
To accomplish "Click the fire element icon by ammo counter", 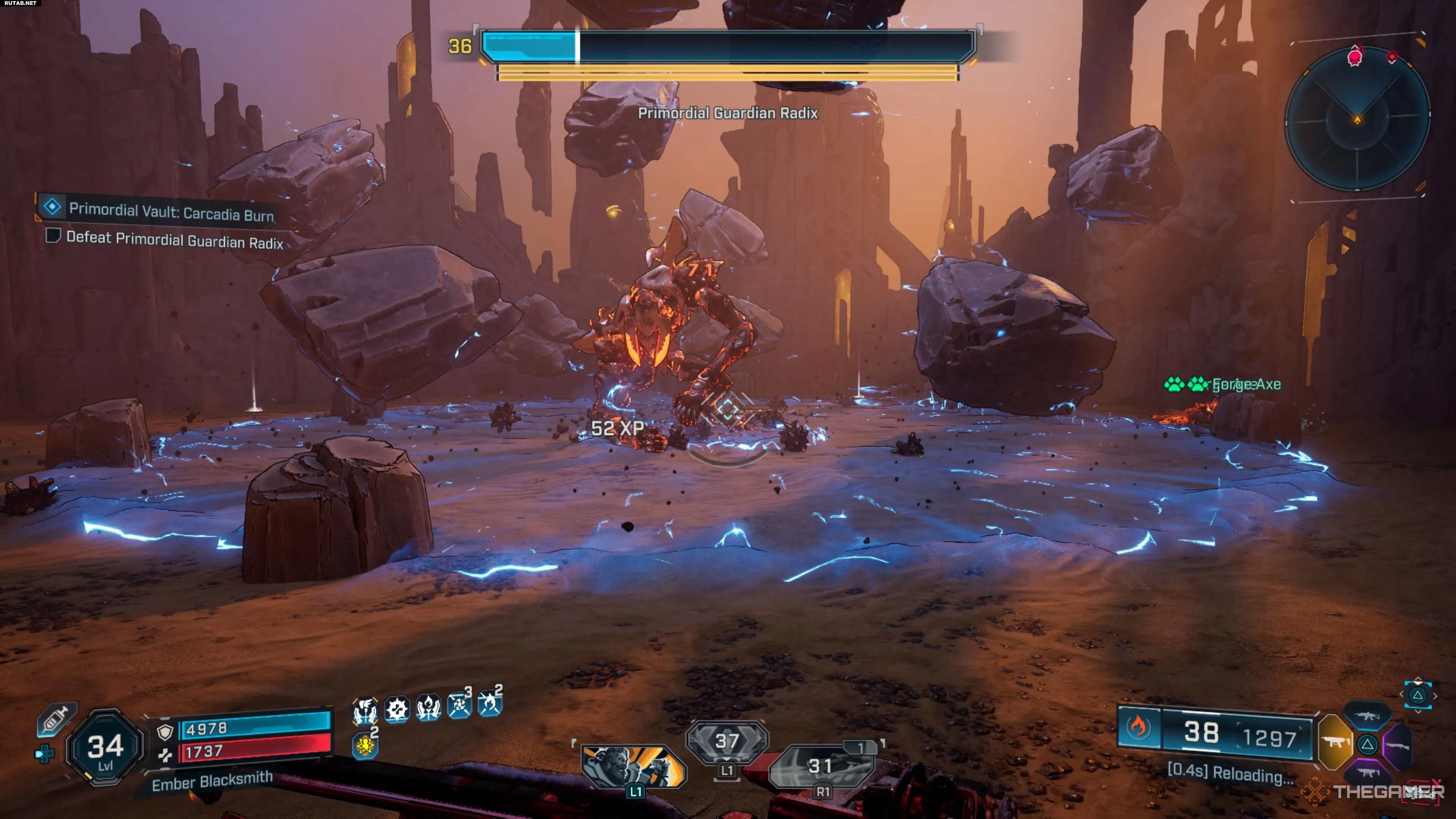I will coord(1138,727).
